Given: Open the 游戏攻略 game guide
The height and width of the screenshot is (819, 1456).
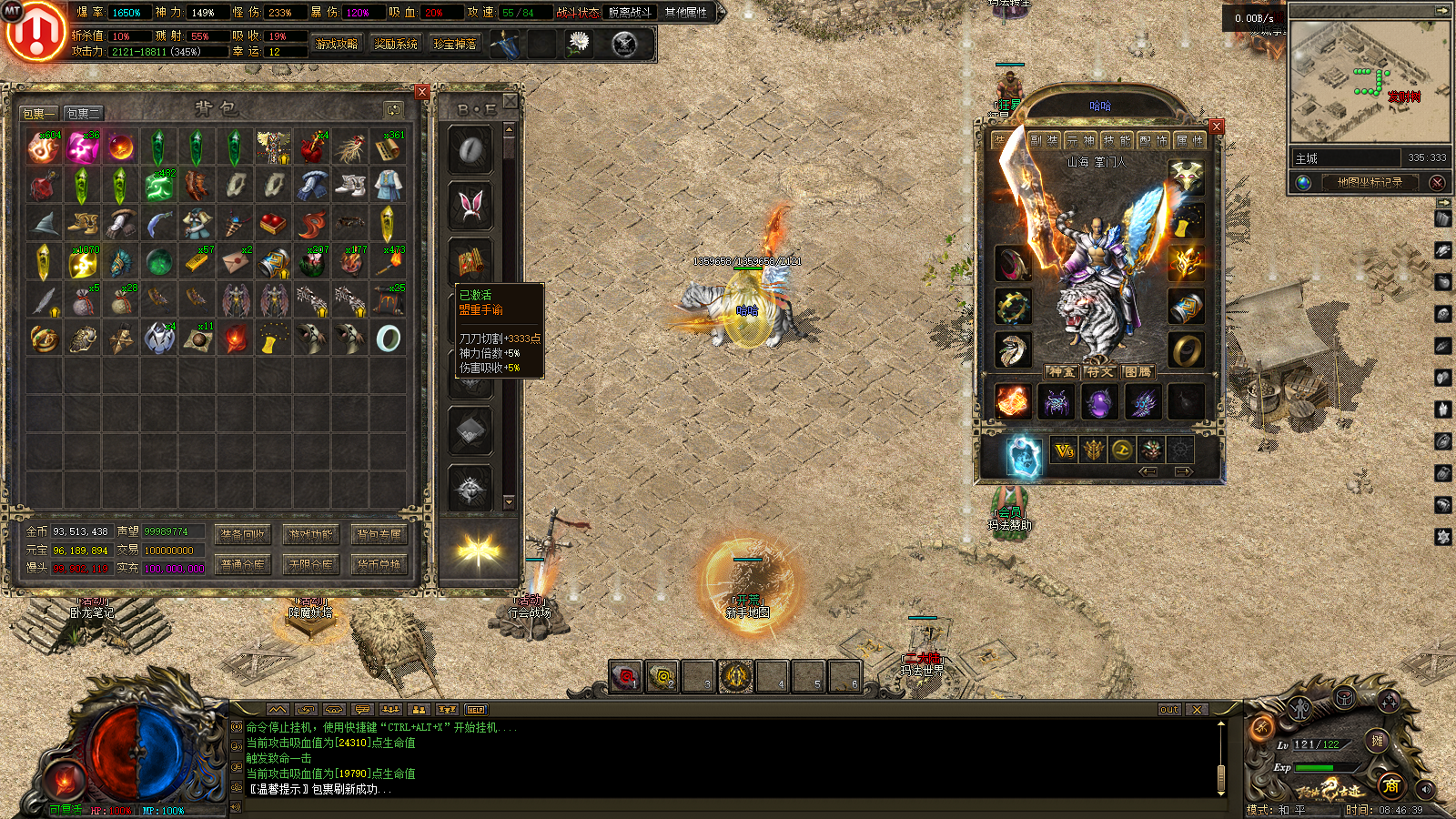Looking at the screenshot, I should click(336, 44).
